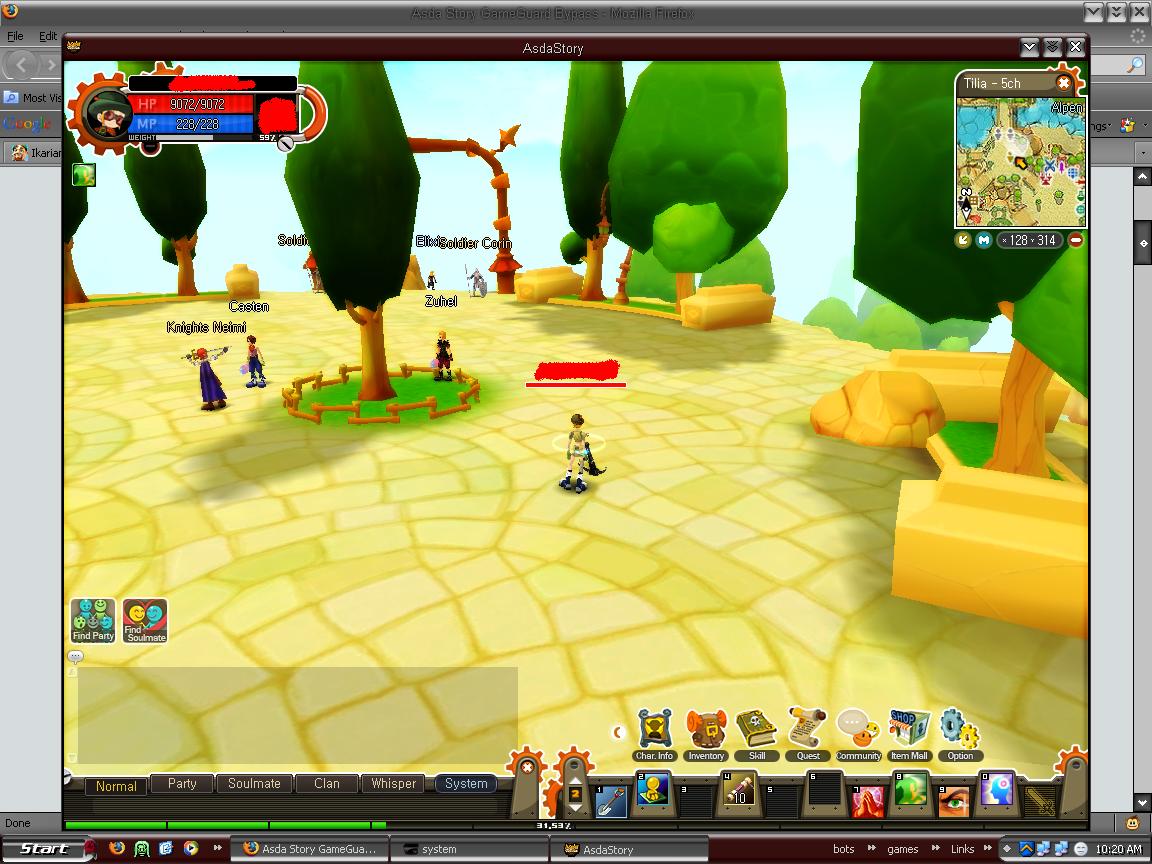Image resolution: width=1152 pixels, height=864 pixels.
Task: Close the AsdaStory game window
Action: pyautogui.click(x=1075, y=47)
